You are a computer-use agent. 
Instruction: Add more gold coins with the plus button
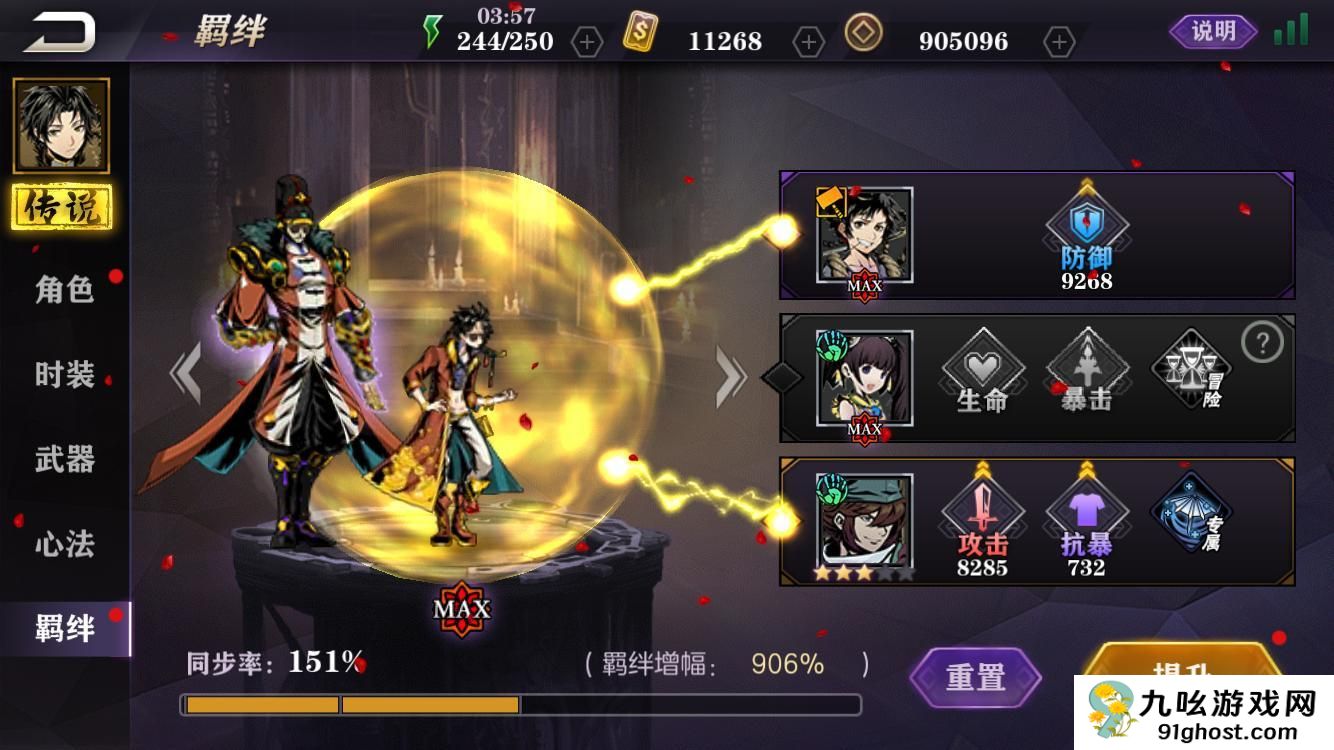point(1058,42)
